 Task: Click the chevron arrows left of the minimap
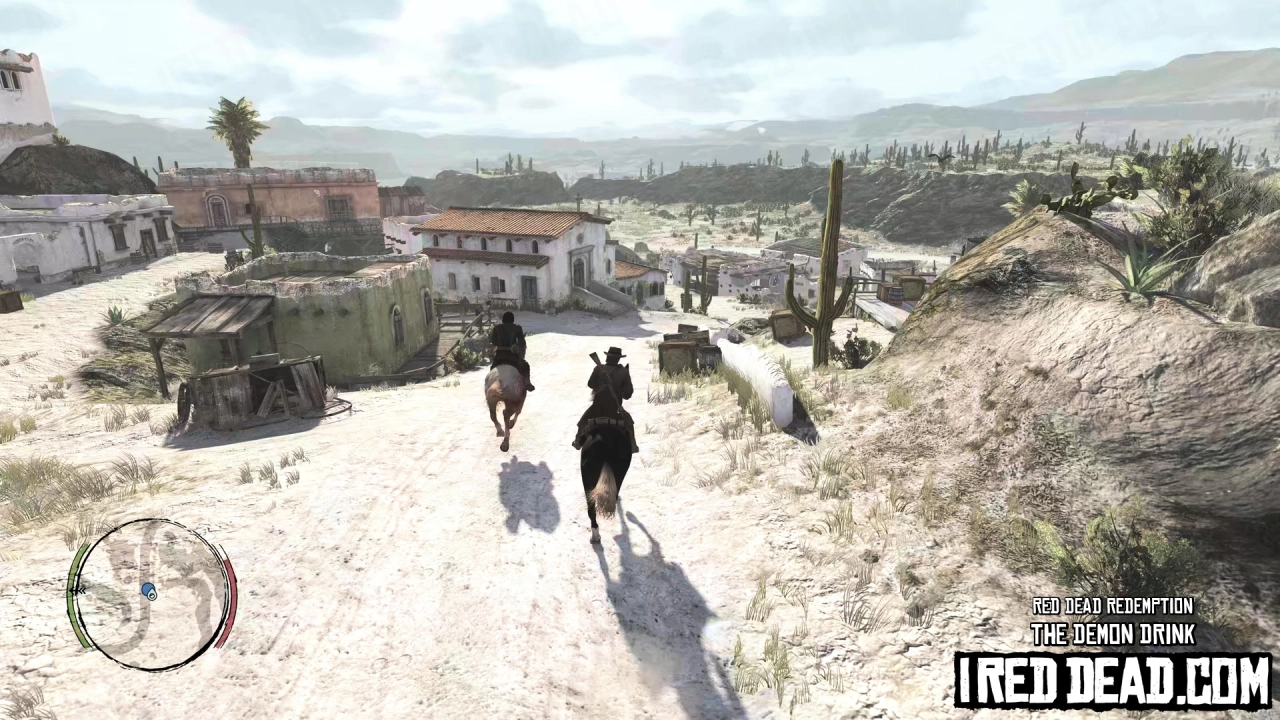79,590
